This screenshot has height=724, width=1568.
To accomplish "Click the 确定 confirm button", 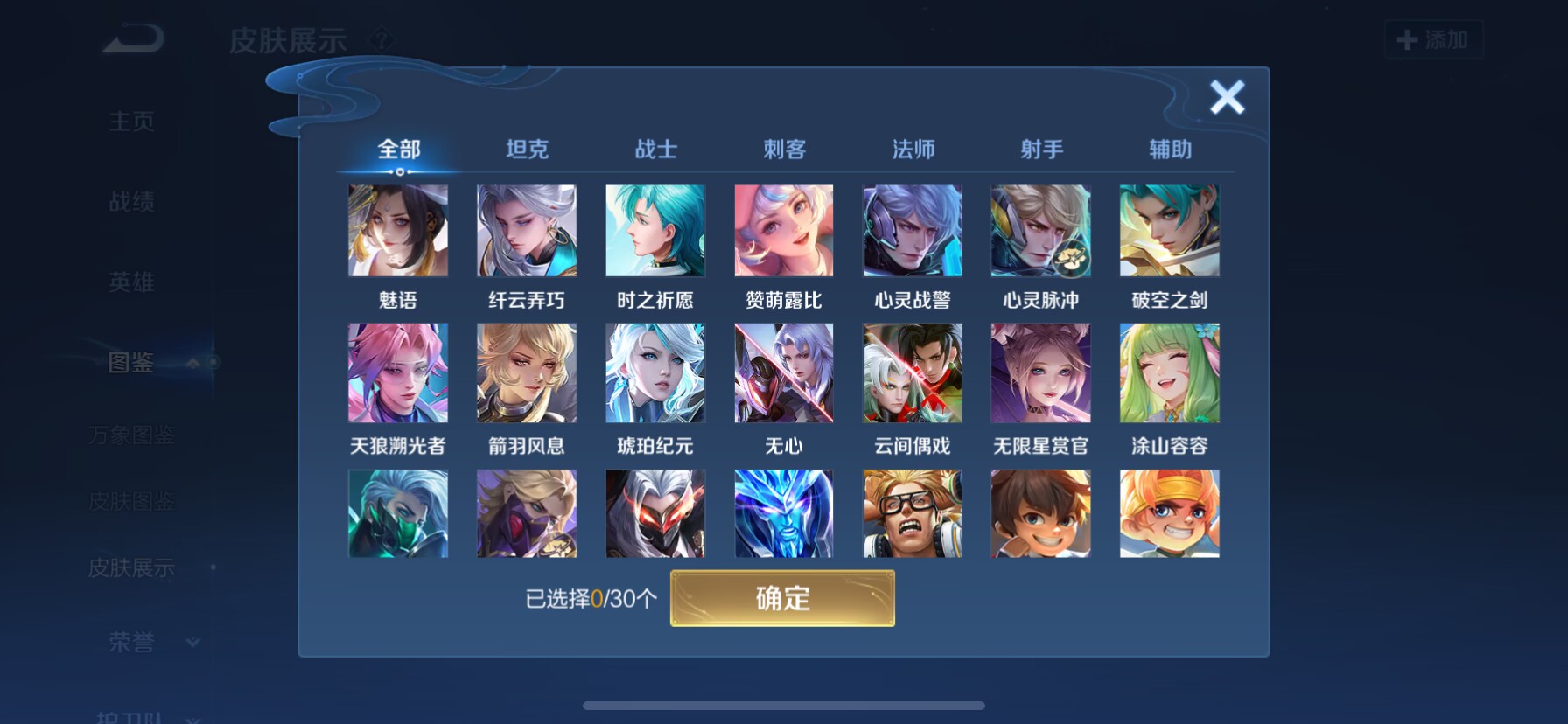I will [x=783, y=598].
